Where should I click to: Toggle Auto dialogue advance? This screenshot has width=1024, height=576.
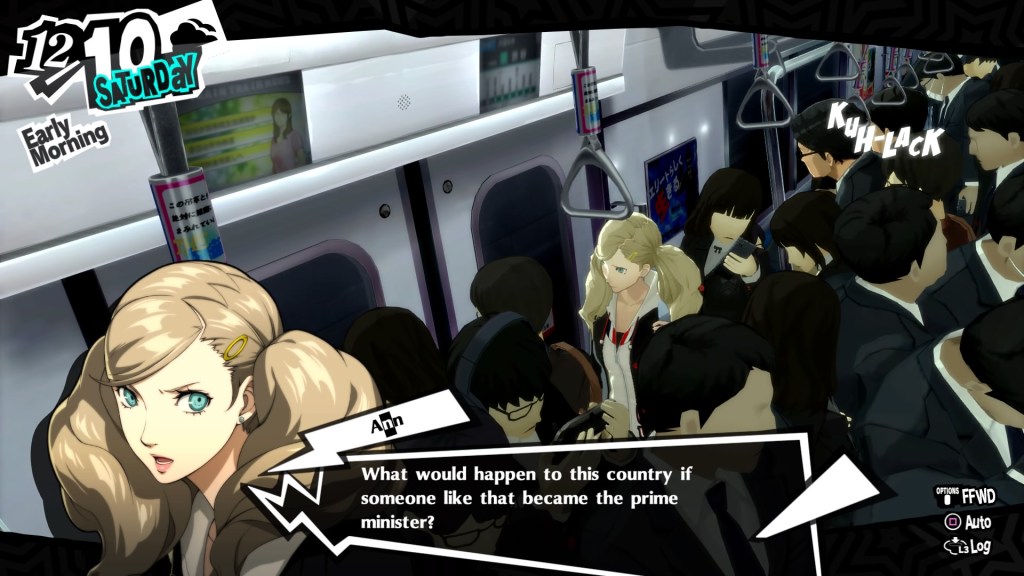pos(967,522)
